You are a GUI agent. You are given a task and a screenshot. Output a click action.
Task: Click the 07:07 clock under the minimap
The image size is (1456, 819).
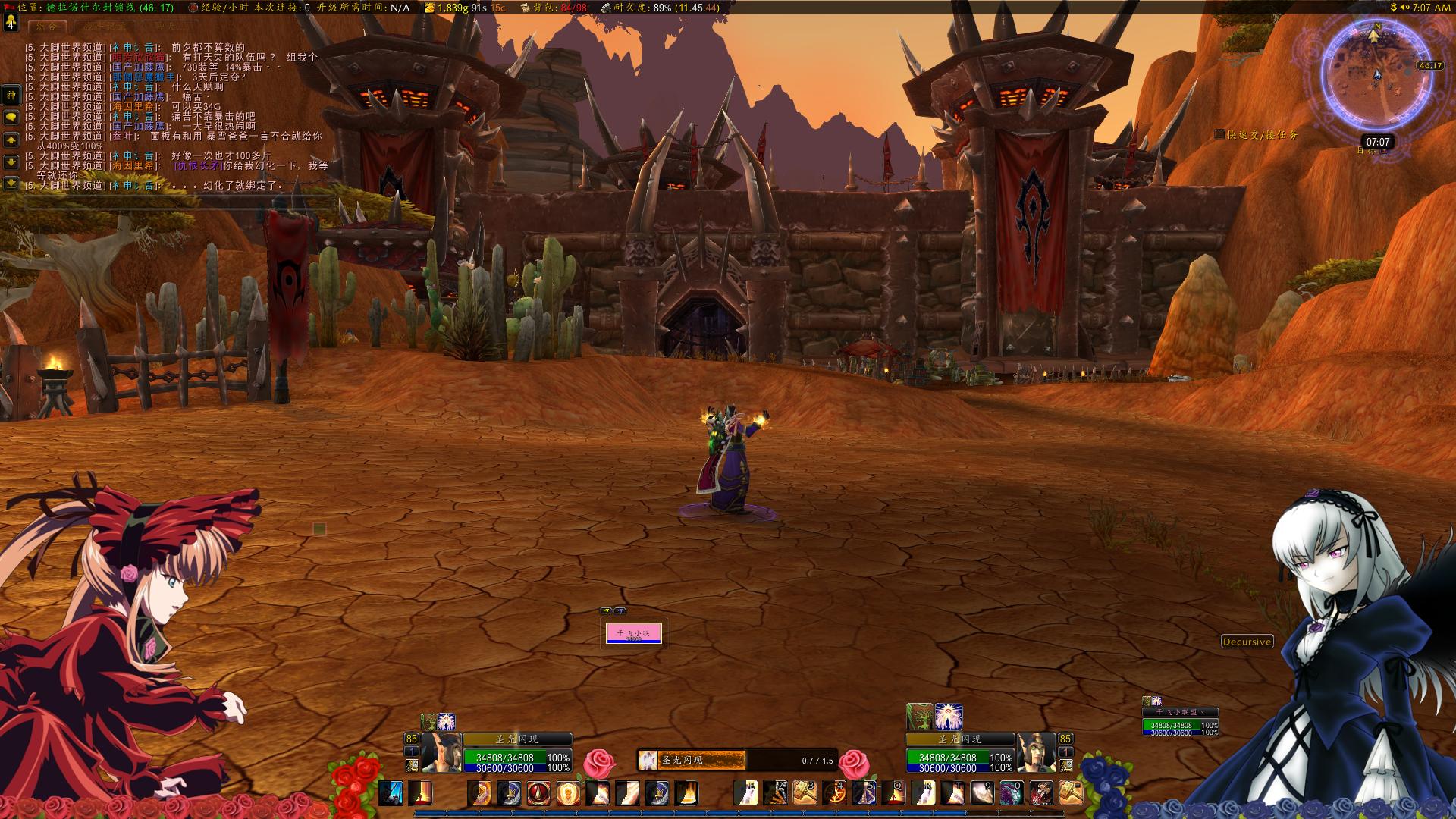tap(1377, 142)
